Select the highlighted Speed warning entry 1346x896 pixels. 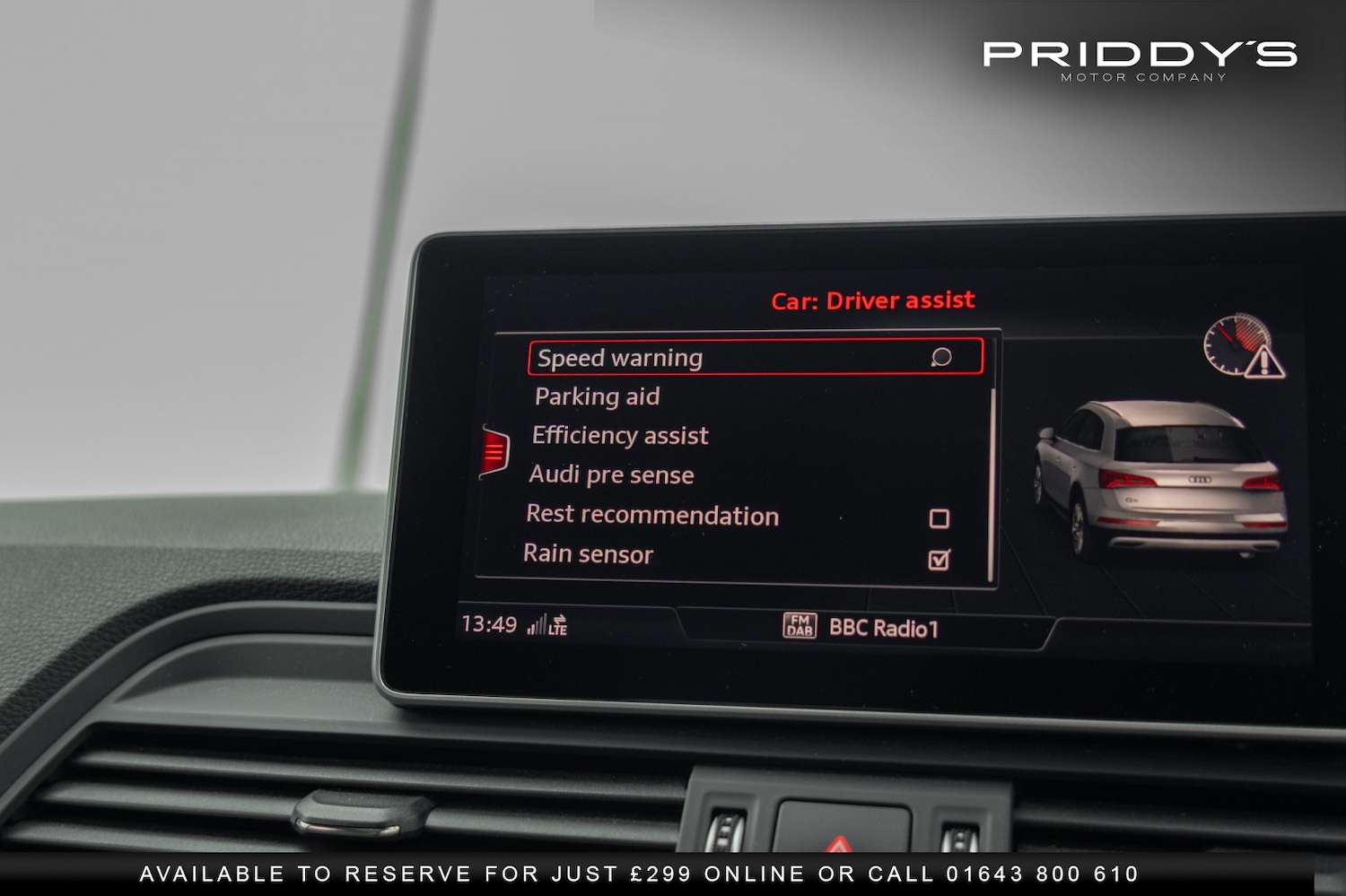click(619, 357)
